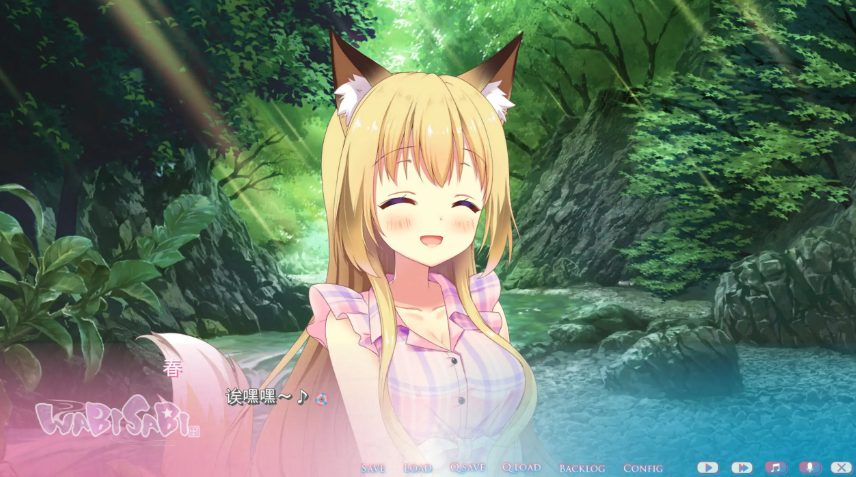Click the microphone voice icon
Screen dimensions: 856x477
pos(809,467)
